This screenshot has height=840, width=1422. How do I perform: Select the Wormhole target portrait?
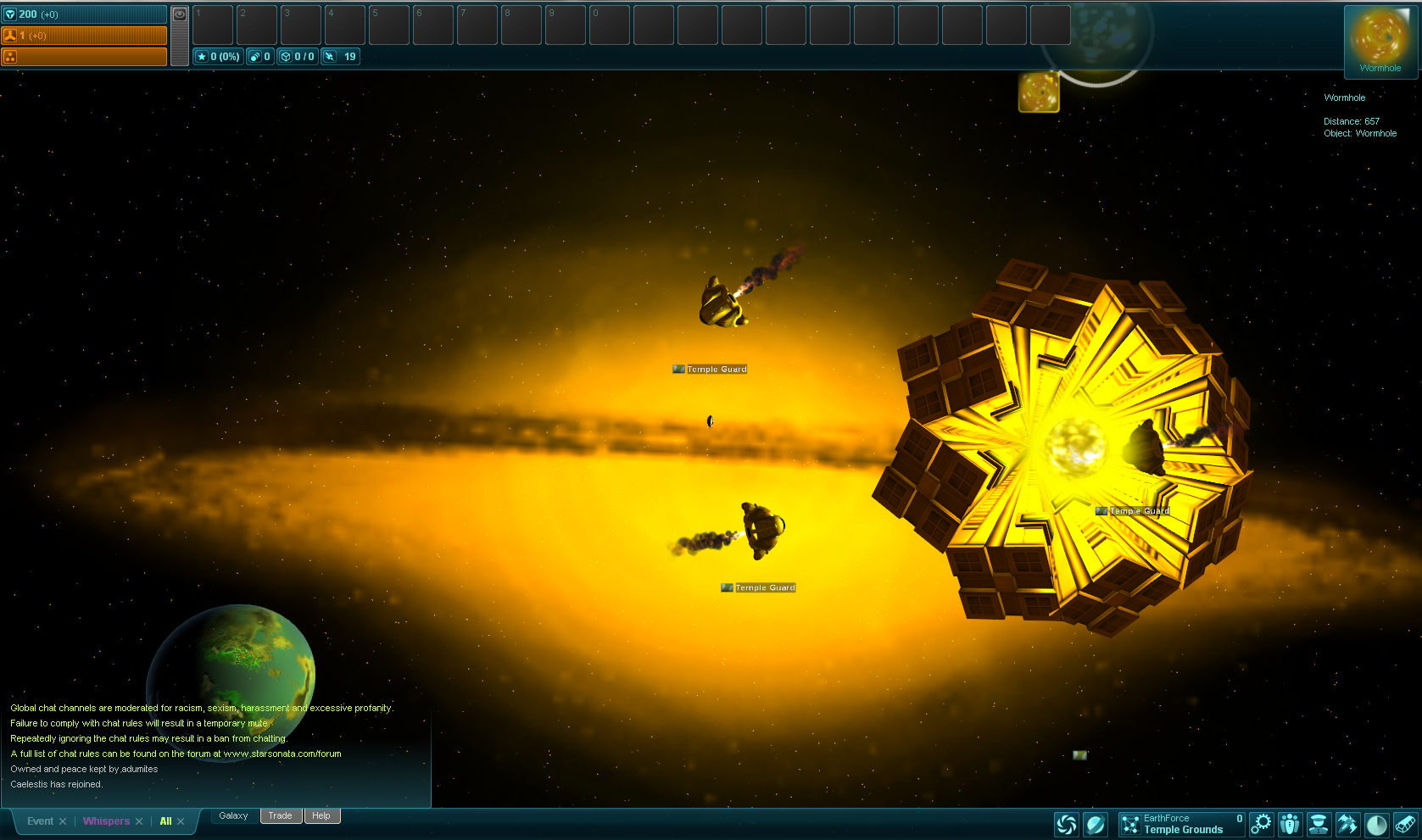pos(1380,38)
